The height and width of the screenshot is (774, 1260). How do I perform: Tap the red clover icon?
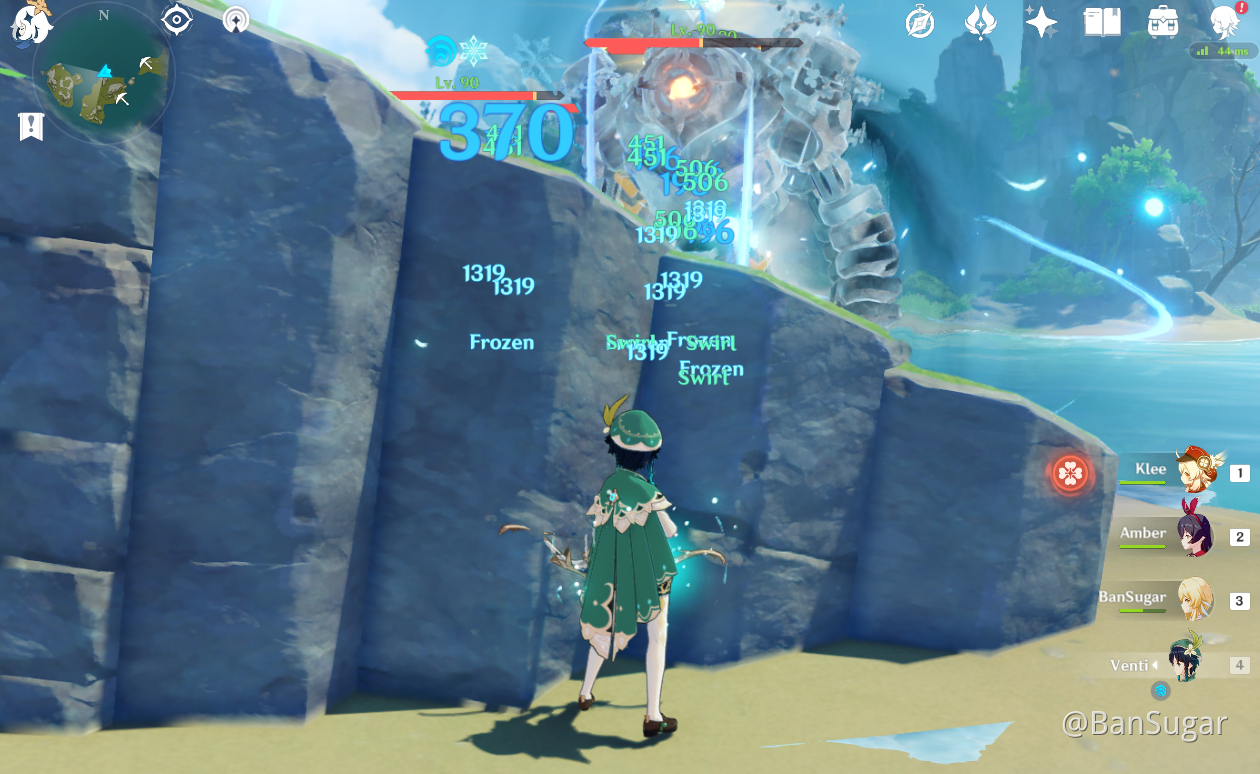pyautogui.click(x=1071, y=473)
